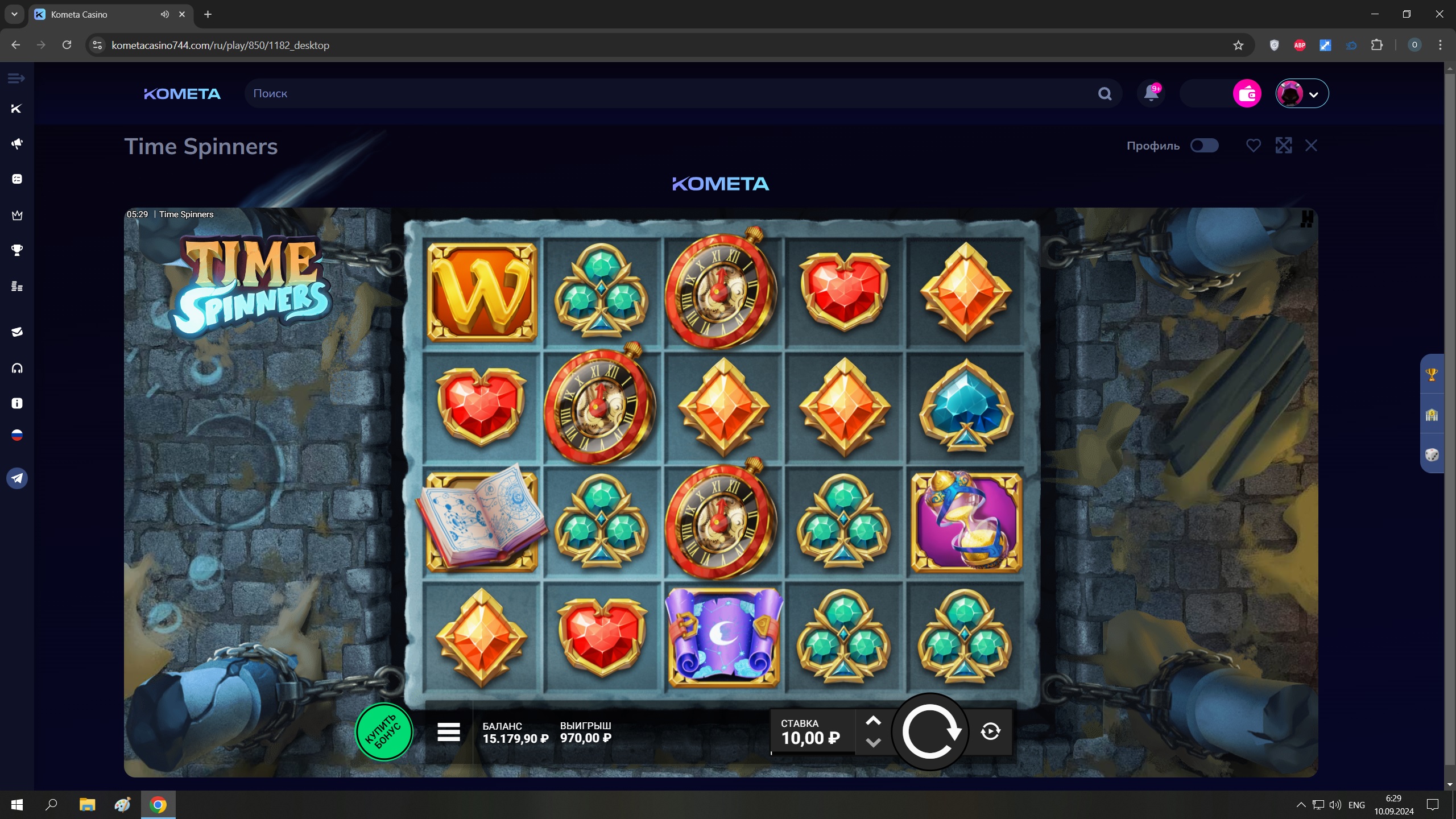Screen dimensions: 1456x819
Task: Open the dice tab on the side panel
Action: (x=1432, y=454)
